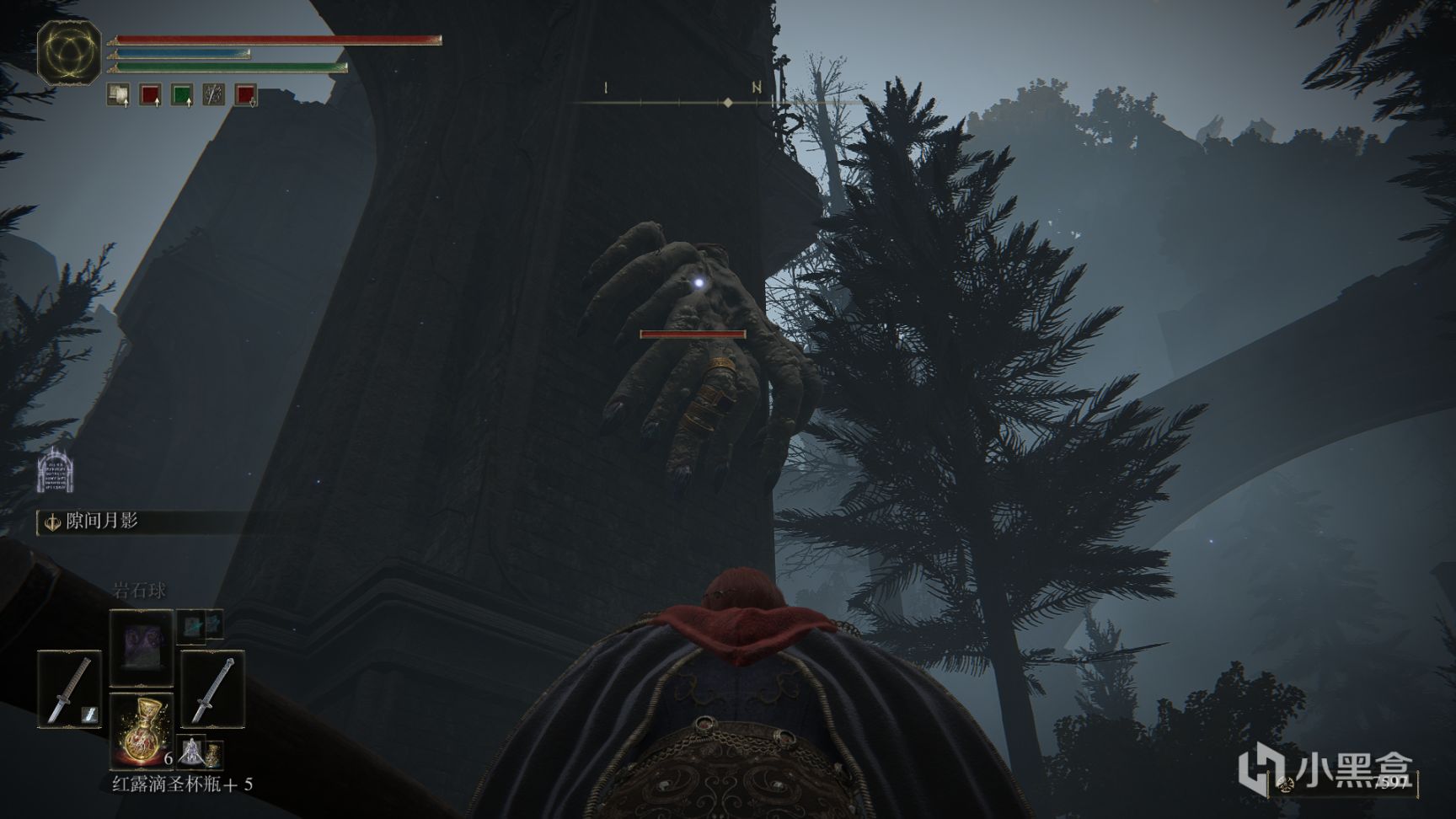The height and width of the screenshot is (819, 1456).
Task: Click the golden rune arc emblem
Action: pyautogui.click(x=69, y=52)
